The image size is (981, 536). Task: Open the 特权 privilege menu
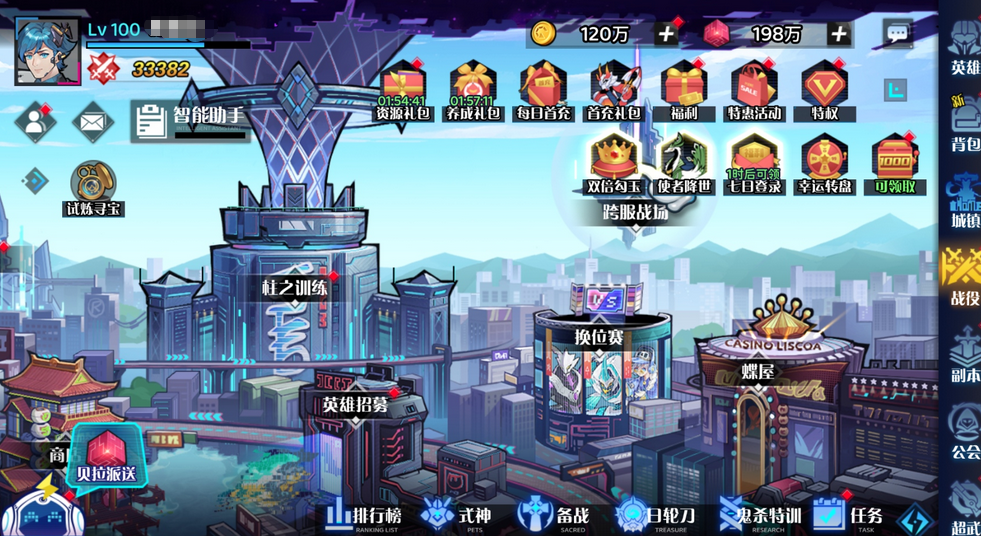[x=824, y=90]
